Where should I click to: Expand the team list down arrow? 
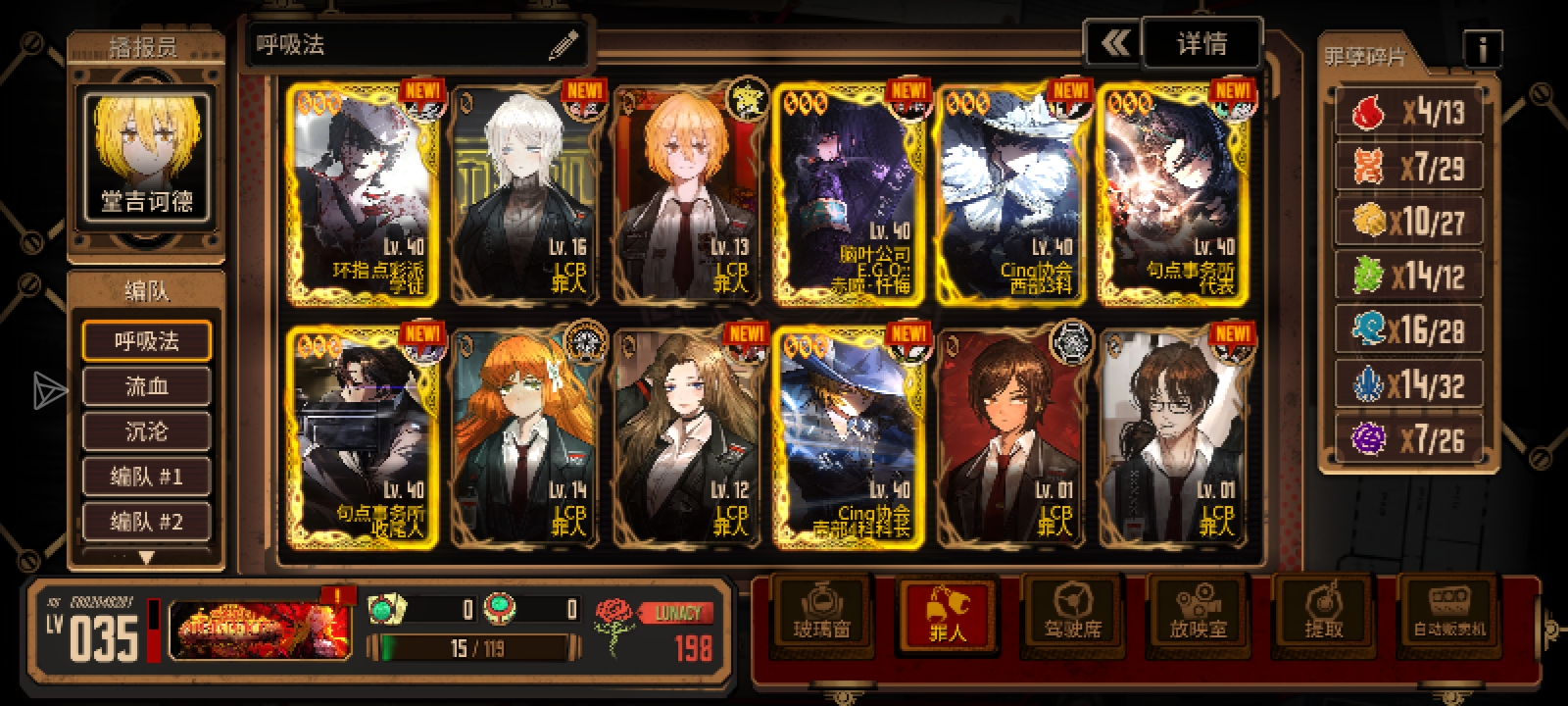[x=146, y=557]
